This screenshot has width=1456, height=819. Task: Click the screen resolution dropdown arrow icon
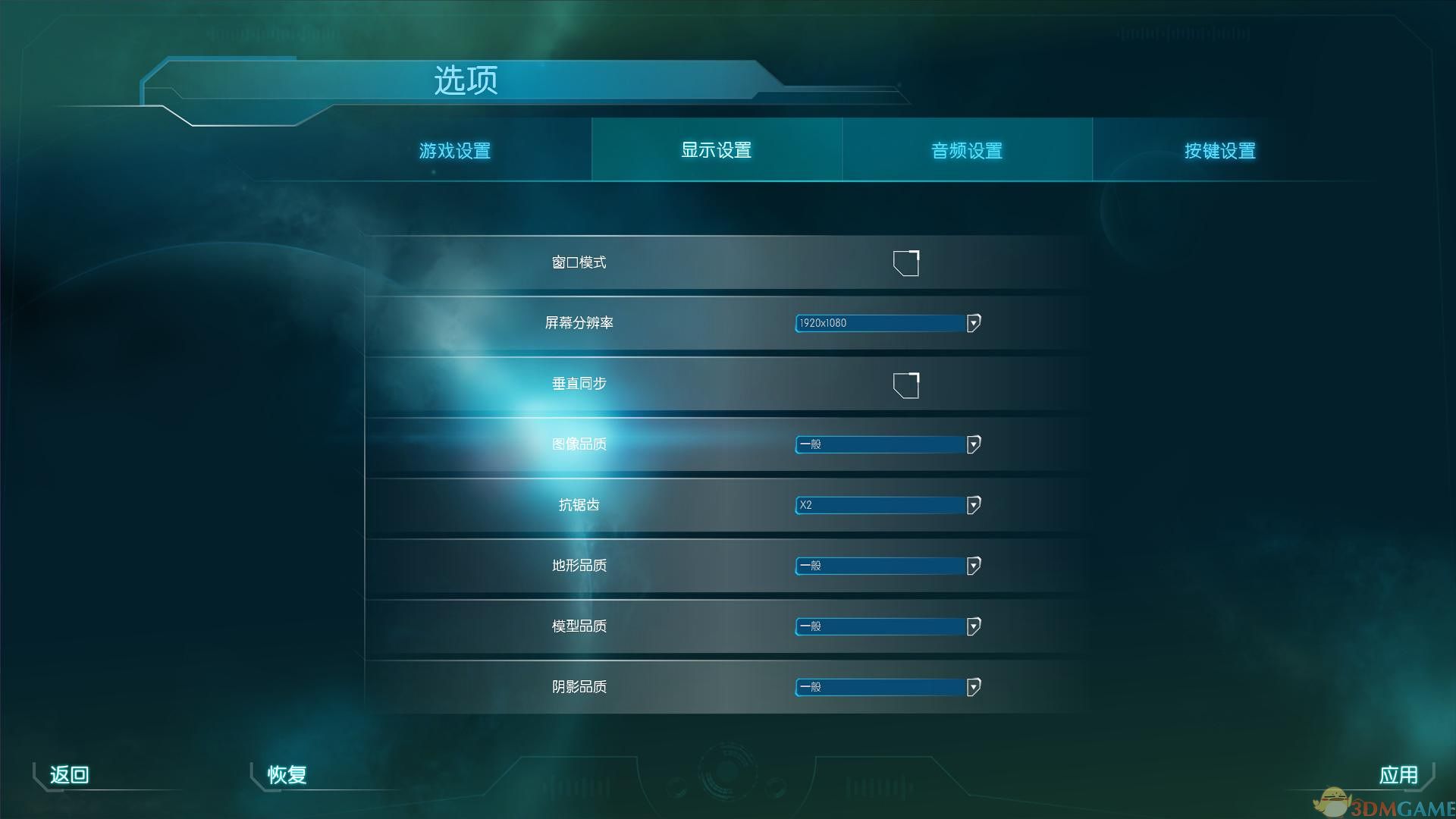[x=973, y=323]
